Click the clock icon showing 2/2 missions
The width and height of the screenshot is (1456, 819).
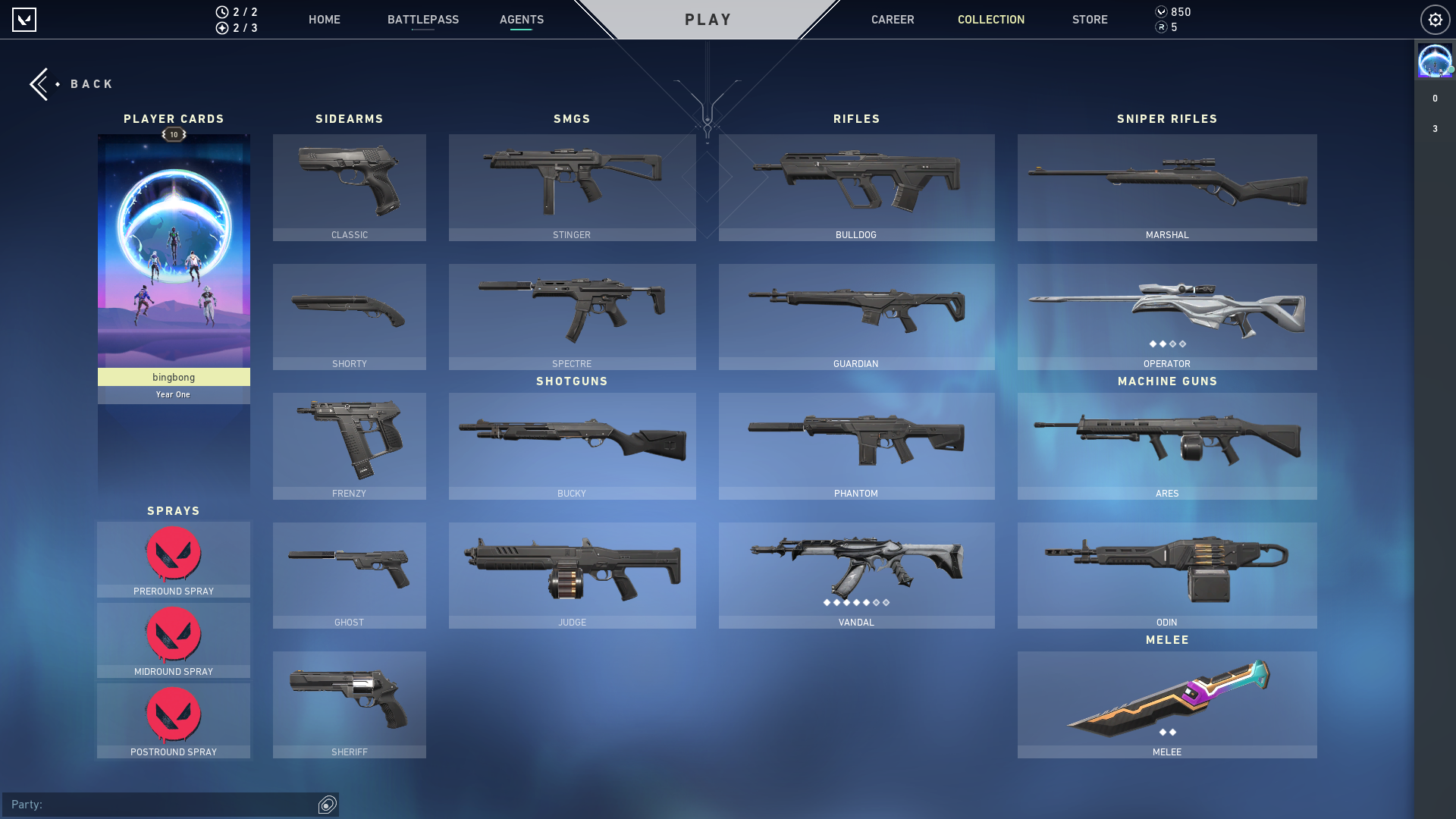tap(221, 11)
